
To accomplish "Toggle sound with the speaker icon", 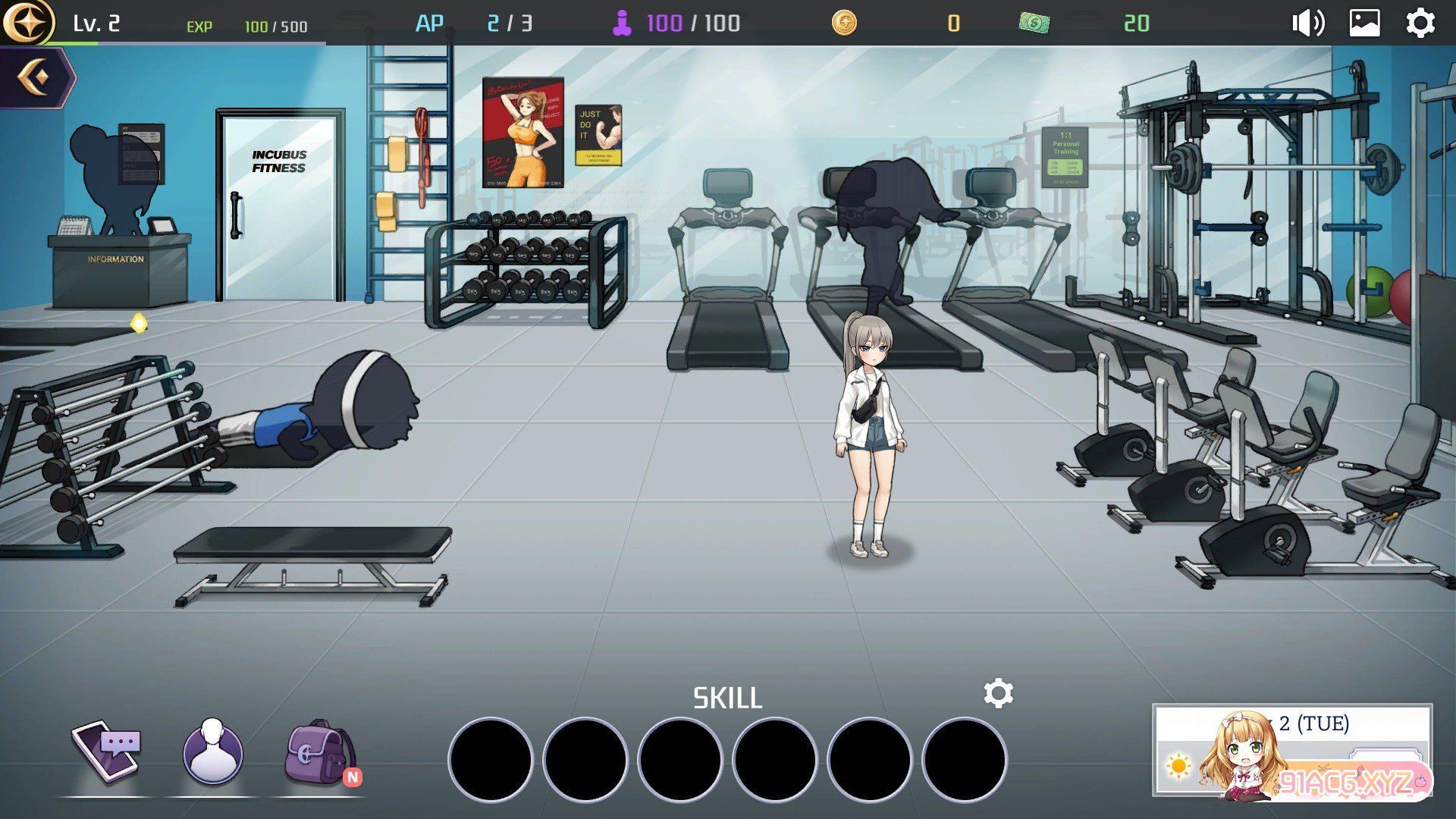I will 1307,23.
